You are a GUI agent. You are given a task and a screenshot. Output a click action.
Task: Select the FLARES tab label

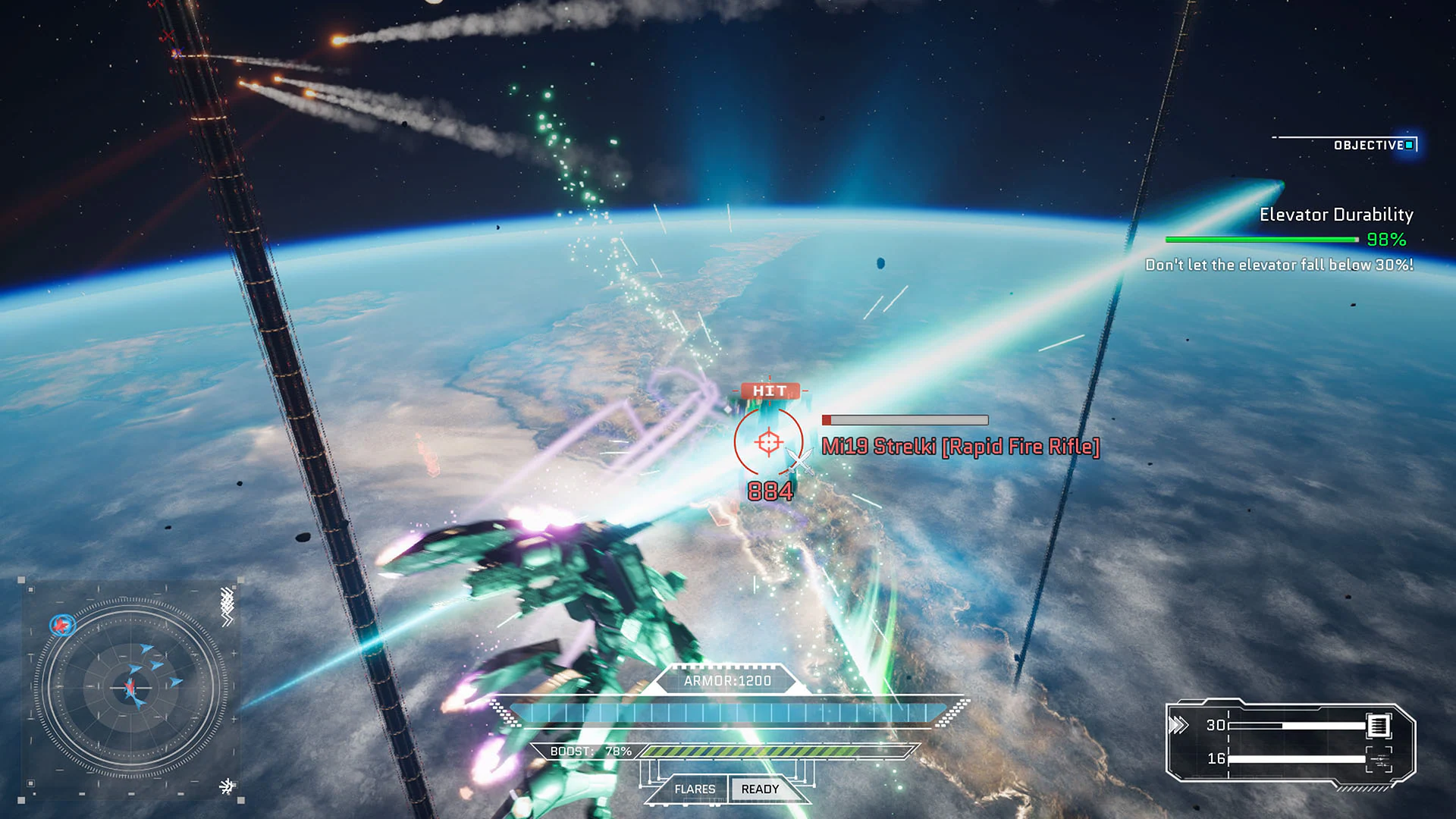695,789
